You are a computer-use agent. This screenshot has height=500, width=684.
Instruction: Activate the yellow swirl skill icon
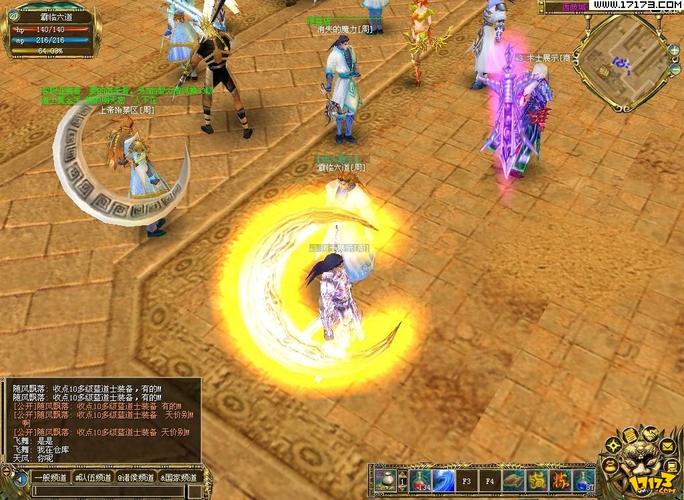(538, 481)
